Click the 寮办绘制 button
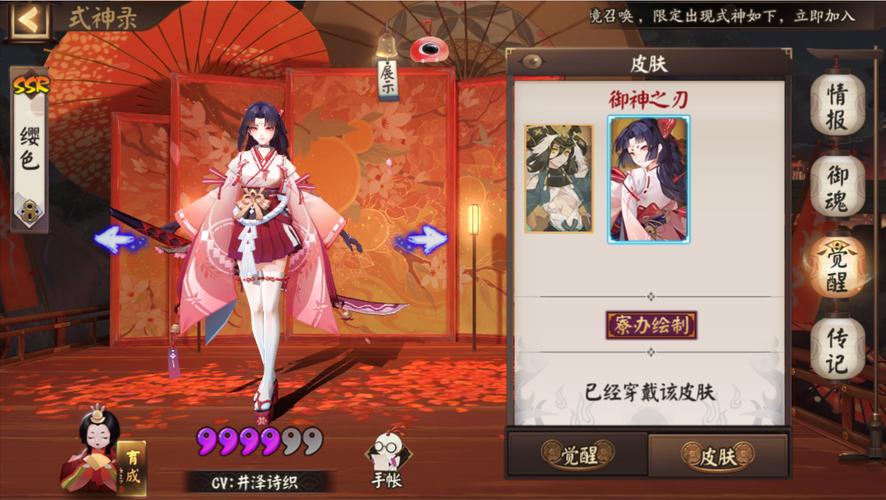886x500 pixels. (x=651, y=325)
